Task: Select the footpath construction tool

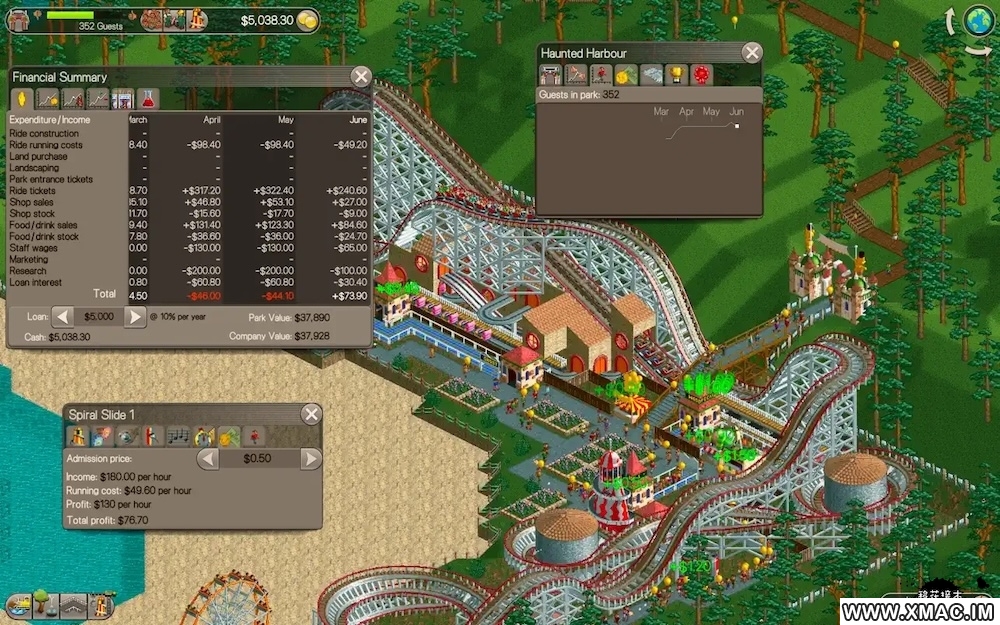Action: (72, 604)
